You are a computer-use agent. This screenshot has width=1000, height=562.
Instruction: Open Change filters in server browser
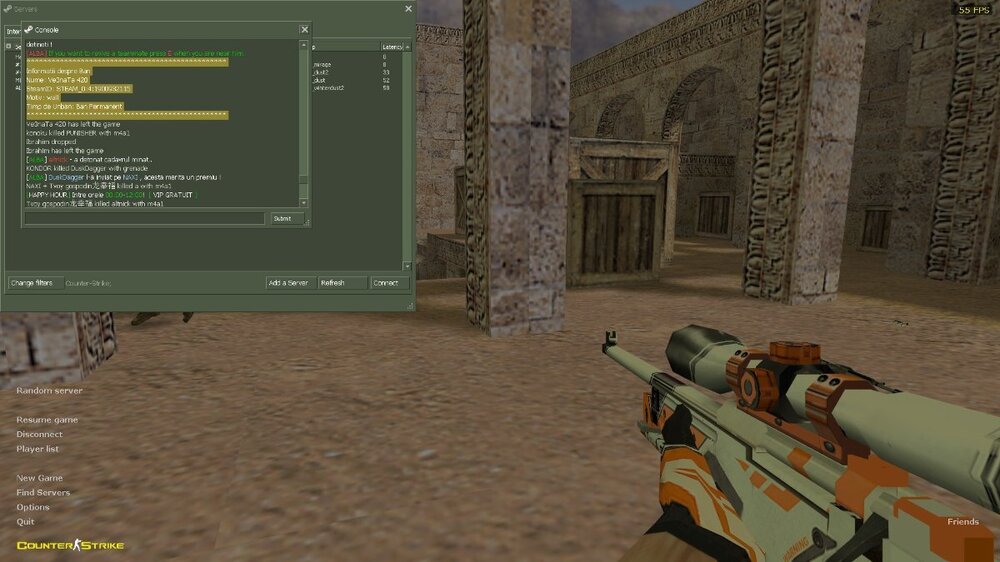tap(32, 283)
